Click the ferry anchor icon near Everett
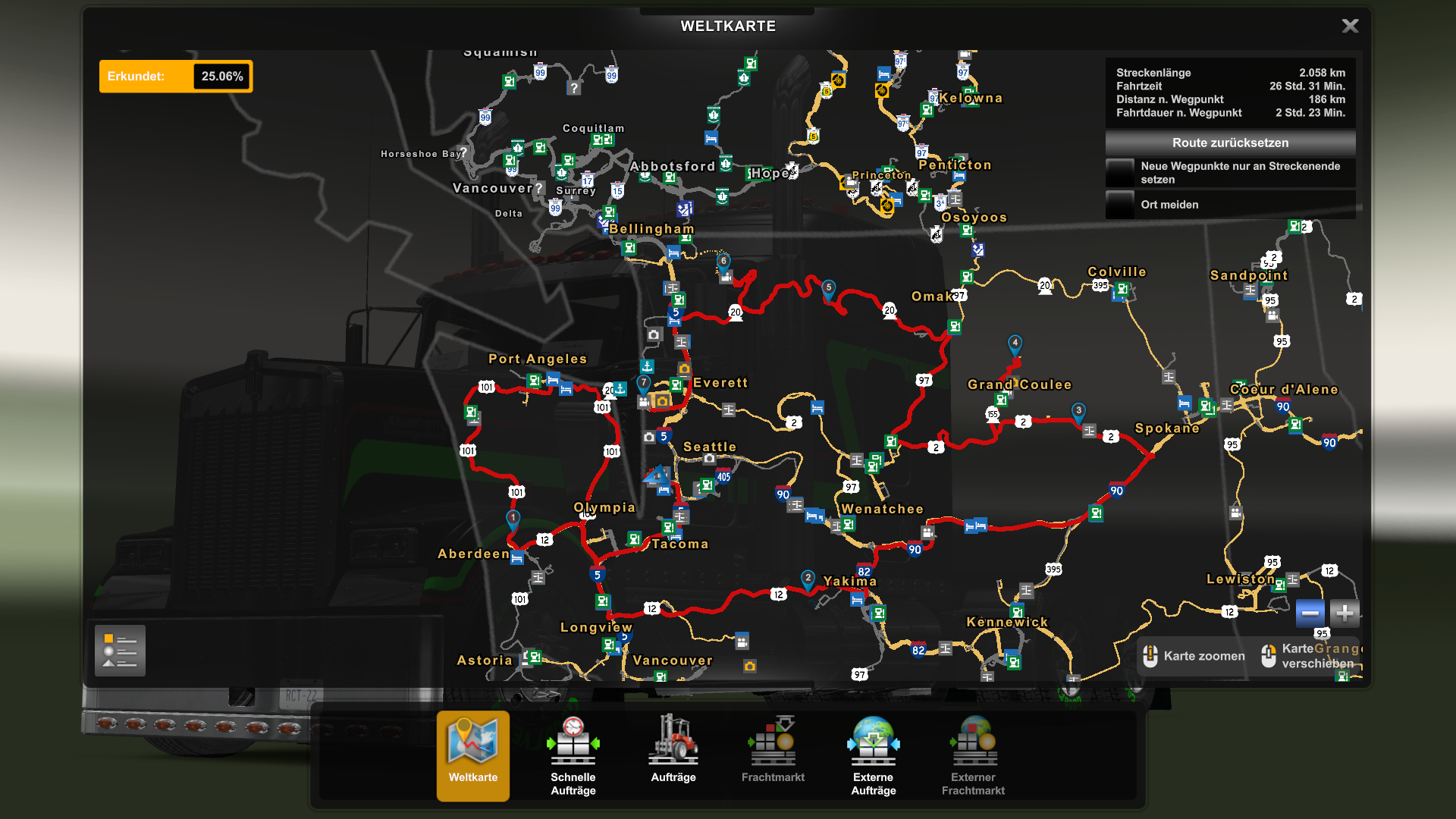This screenshot has height=819, width=1456. pyautogui.click(x=648, y=365)
